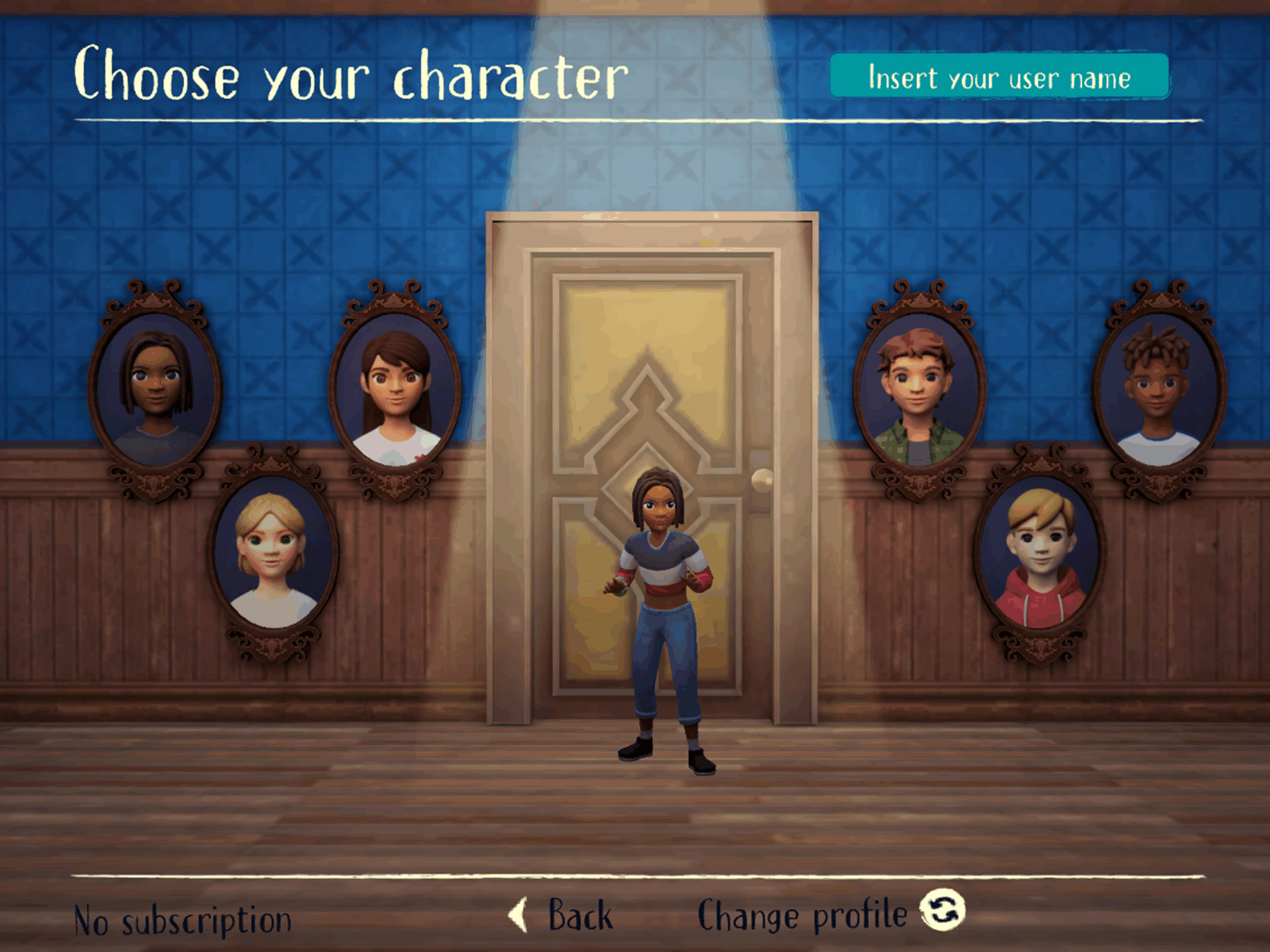Go Back to the previous screen
Screen dimensions: 1270x952
(x=562, y=915)
